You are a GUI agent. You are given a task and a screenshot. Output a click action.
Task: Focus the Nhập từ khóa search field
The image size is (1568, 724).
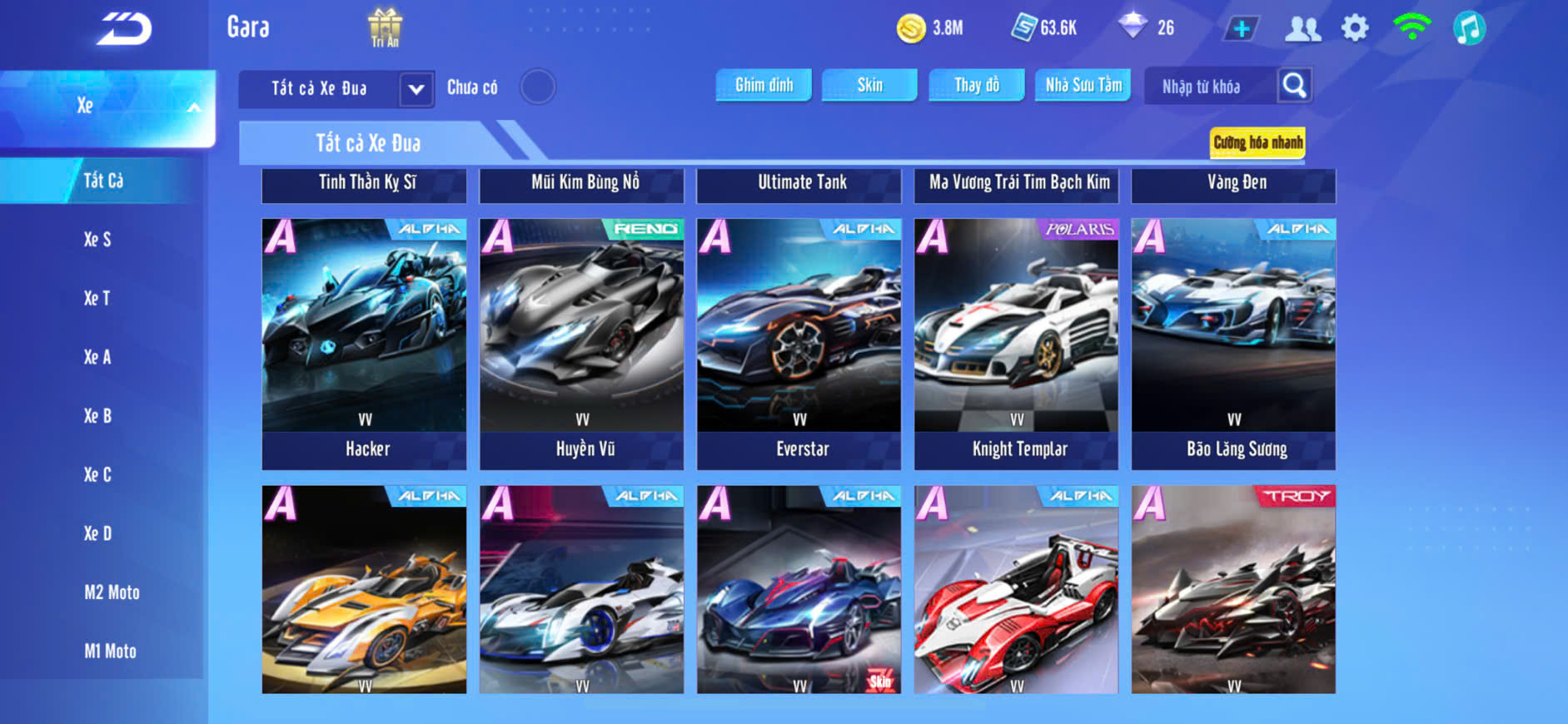point(1209,87)
